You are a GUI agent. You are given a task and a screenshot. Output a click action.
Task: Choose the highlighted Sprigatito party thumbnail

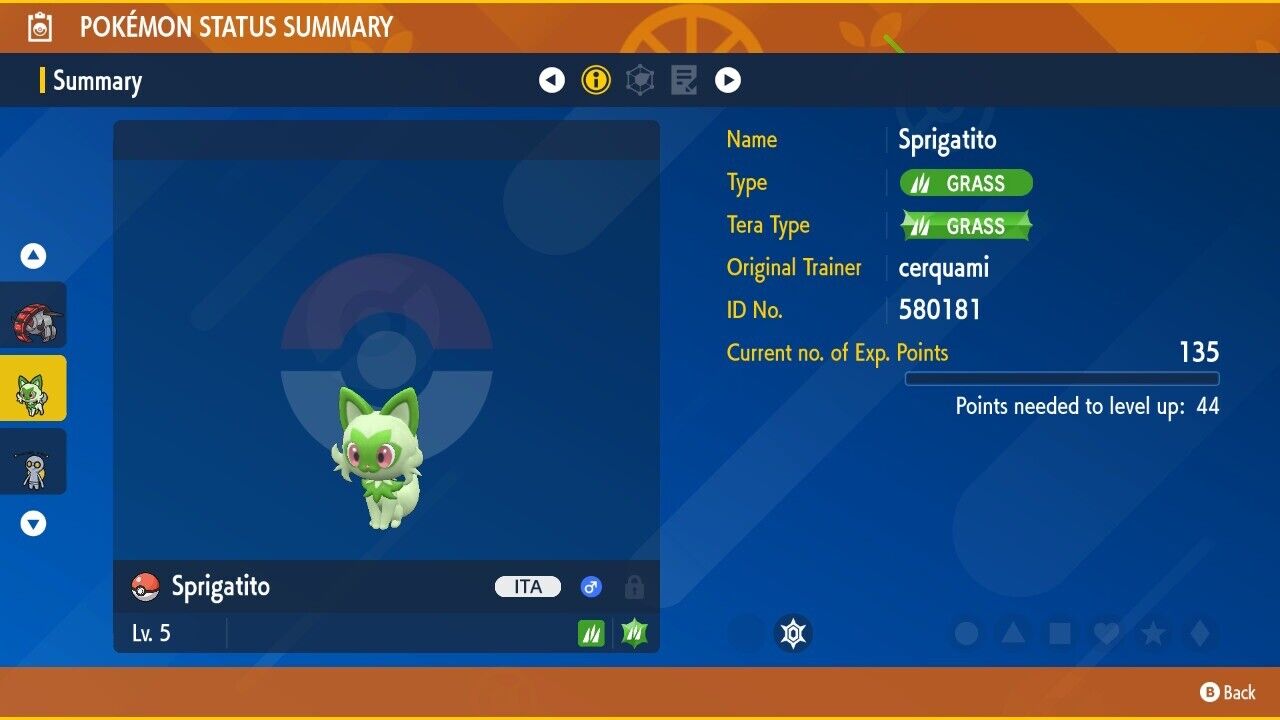(34, 388)
